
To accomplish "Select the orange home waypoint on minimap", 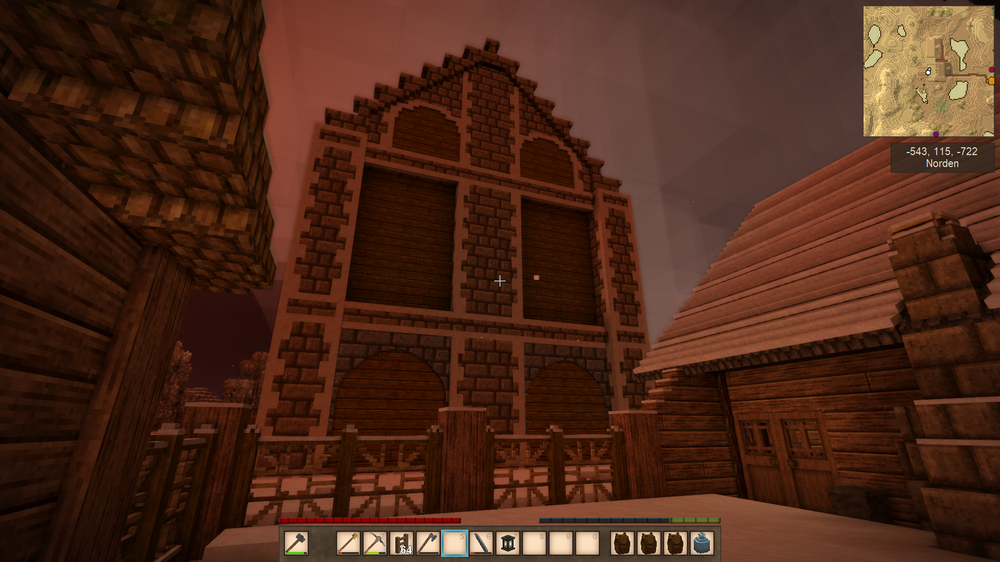I will (990, 80).
